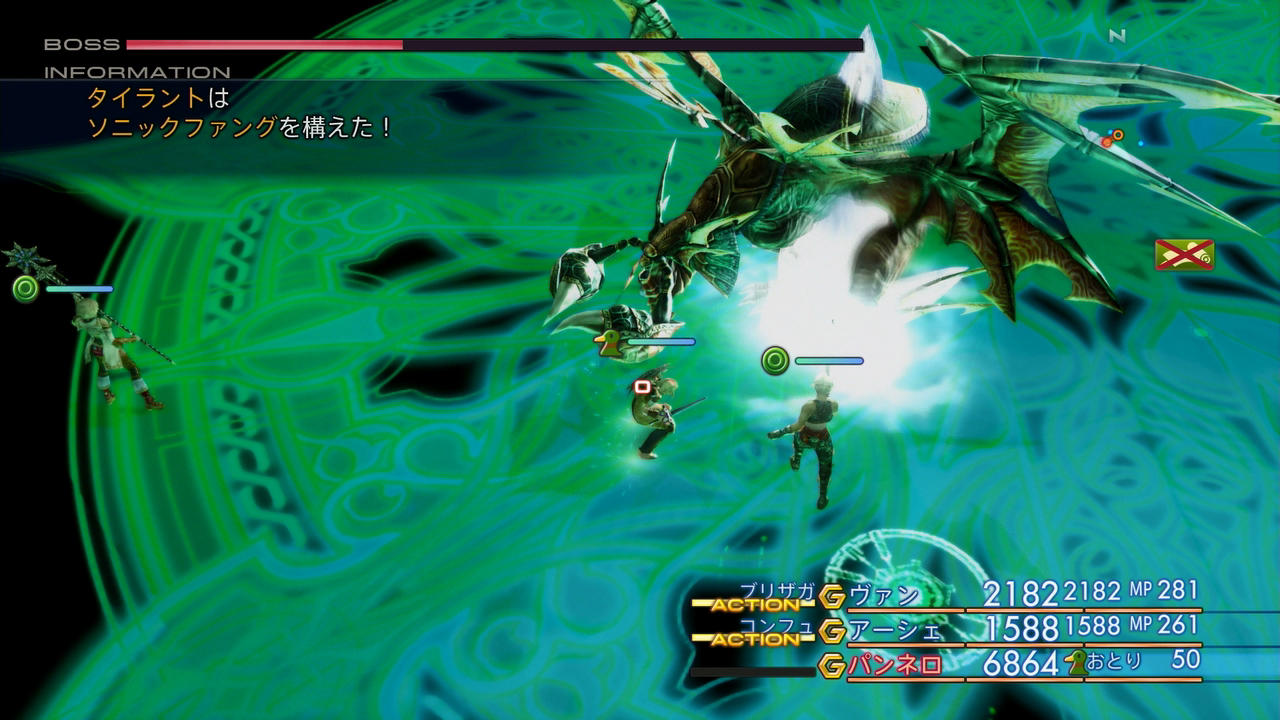The width and height of the screenshot is (1280, 720).
Task: Click the gambit G icon beside ヴァン
Action: (x=832, y=597)
